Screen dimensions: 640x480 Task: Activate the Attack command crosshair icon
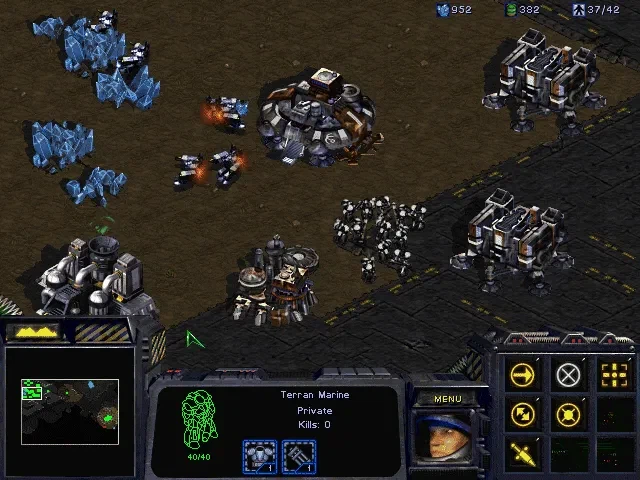(613, 375)
